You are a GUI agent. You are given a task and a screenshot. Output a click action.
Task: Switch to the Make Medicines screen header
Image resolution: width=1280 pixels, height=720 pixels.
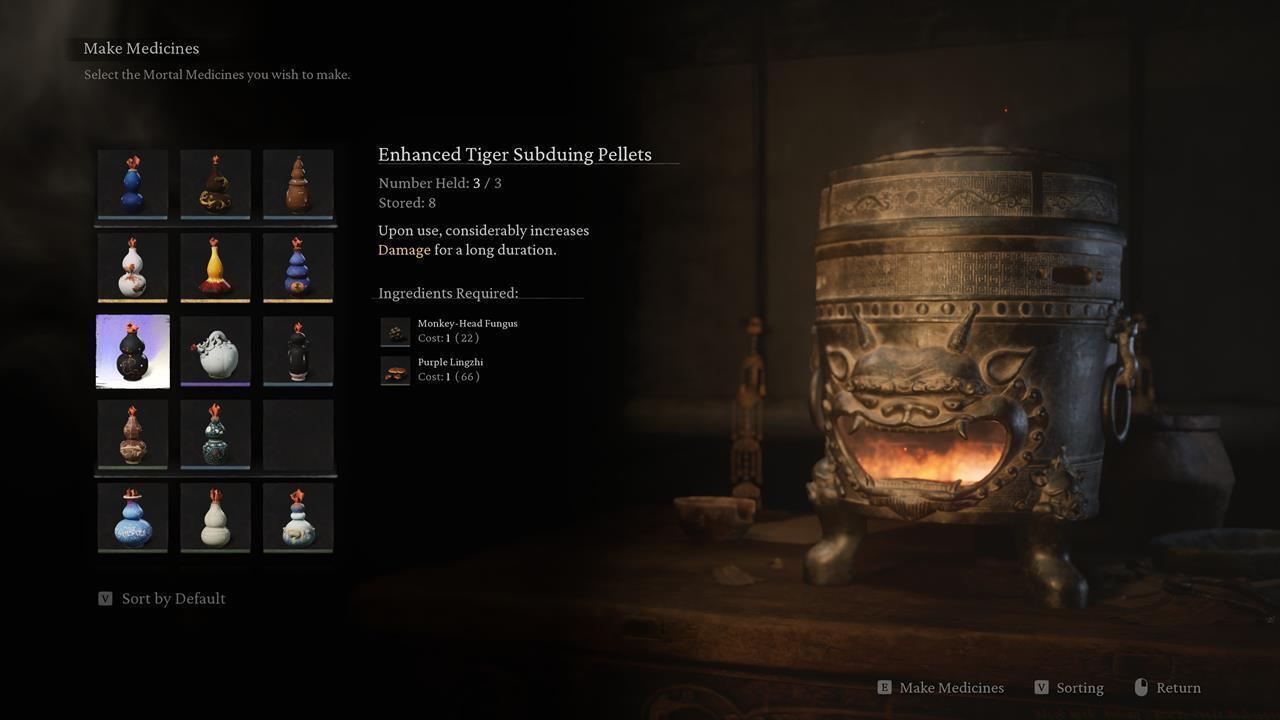coord(141,48)
